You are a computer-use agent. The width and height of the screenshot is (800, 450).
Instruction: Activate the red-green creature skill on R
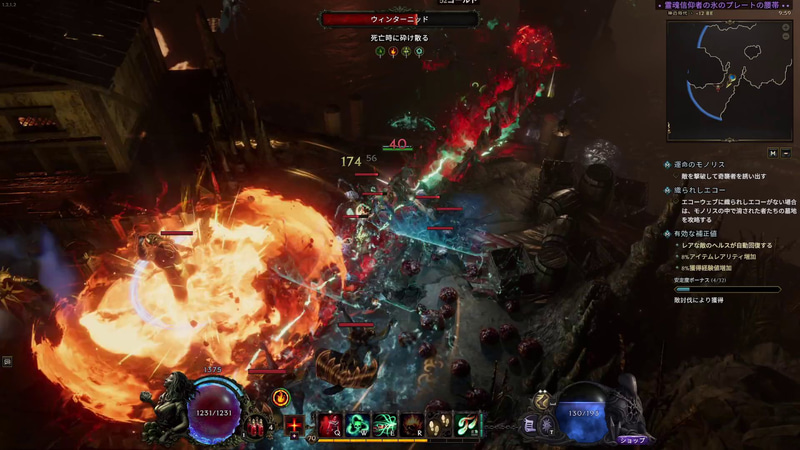[412, 425]
